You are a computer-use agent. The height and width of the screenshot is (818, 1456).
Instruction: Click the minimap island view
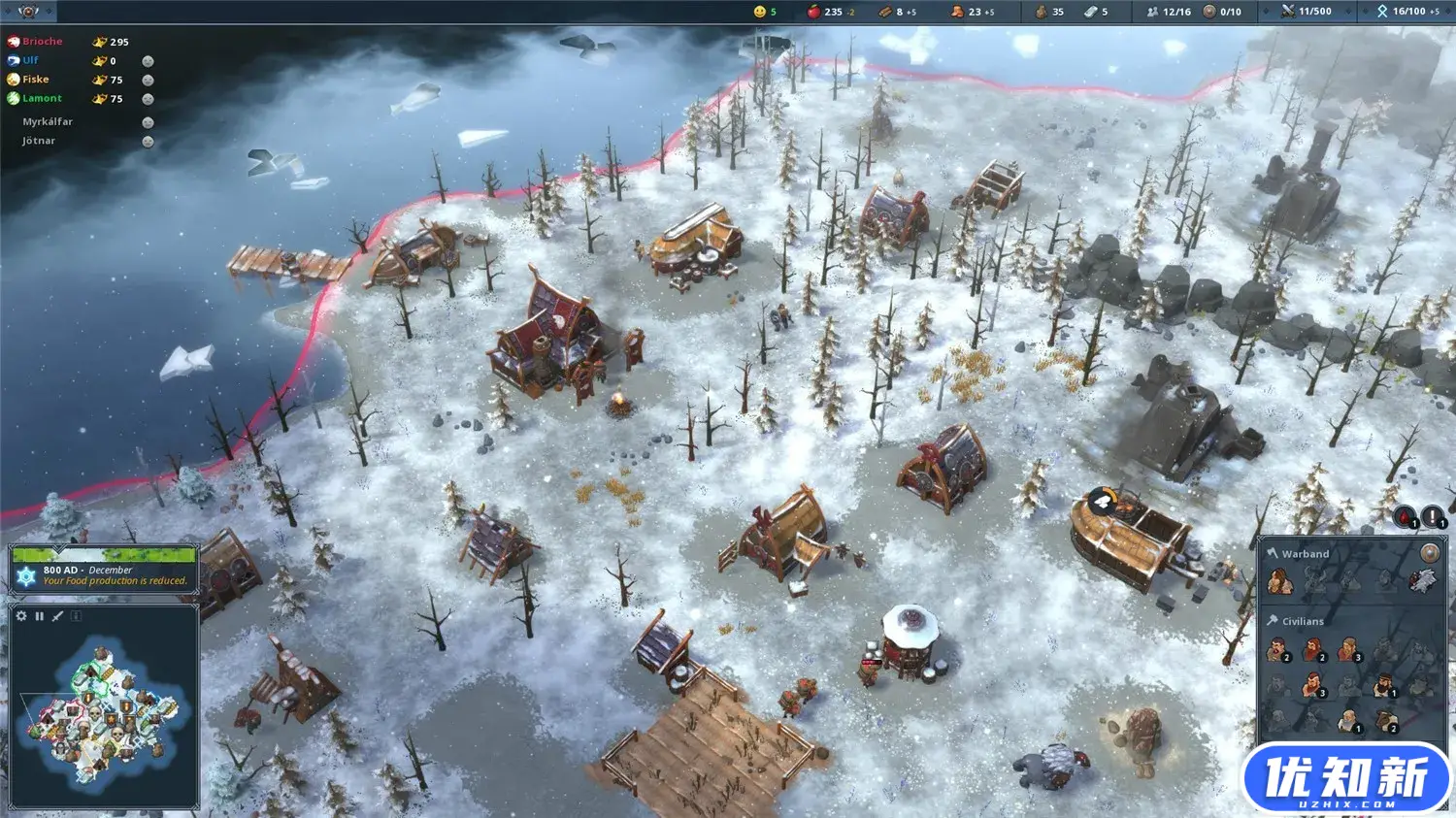[102, 710]
